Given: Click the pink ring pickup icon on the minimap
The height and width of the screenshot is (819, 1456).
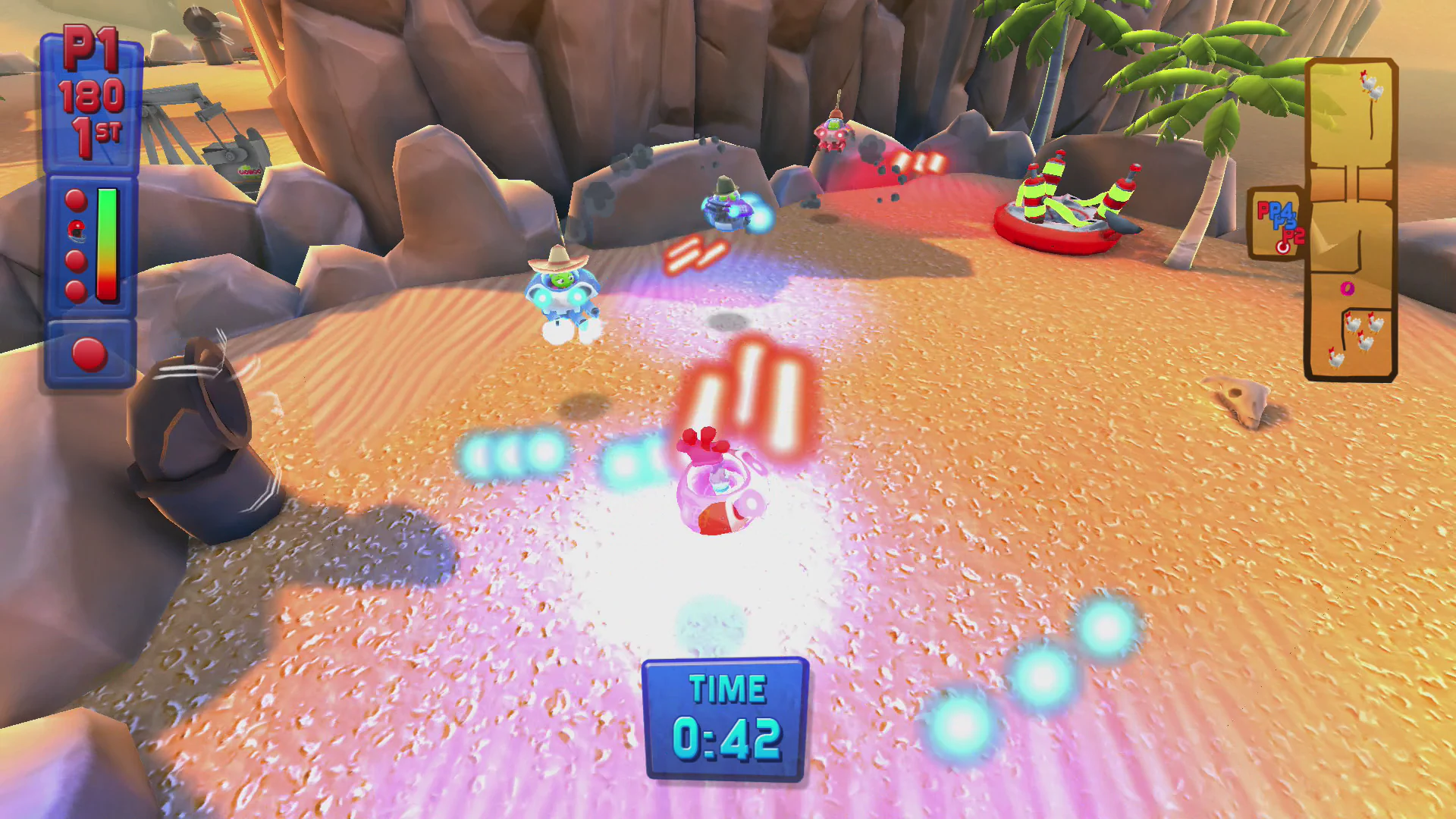Looking at the screenshot, I should [1346, 288].
